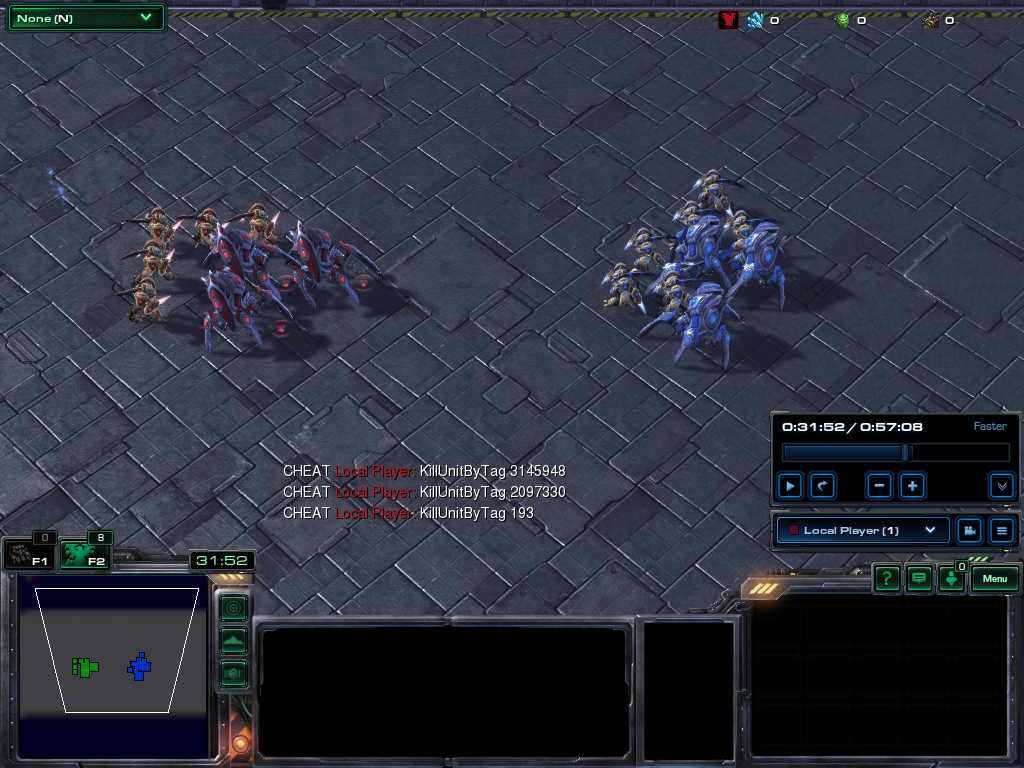The width and height of the screenshot is (1024, 768).
Task: Open the chat messages button
Action: point(918,579)
